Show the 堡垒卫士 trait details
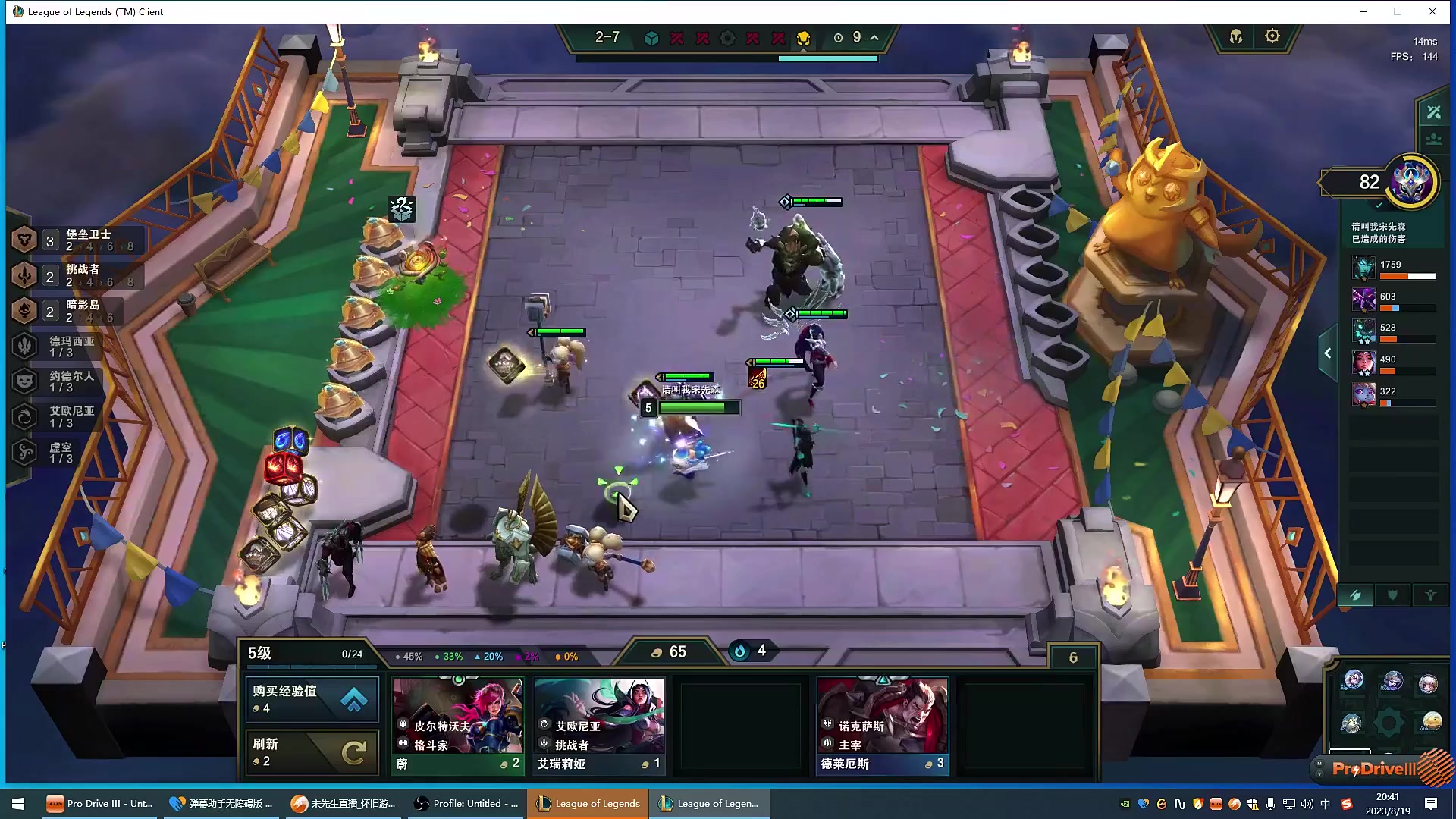The height and width of the screenshot is (819, 1456). pyautogui.click(x=76, y=240)
